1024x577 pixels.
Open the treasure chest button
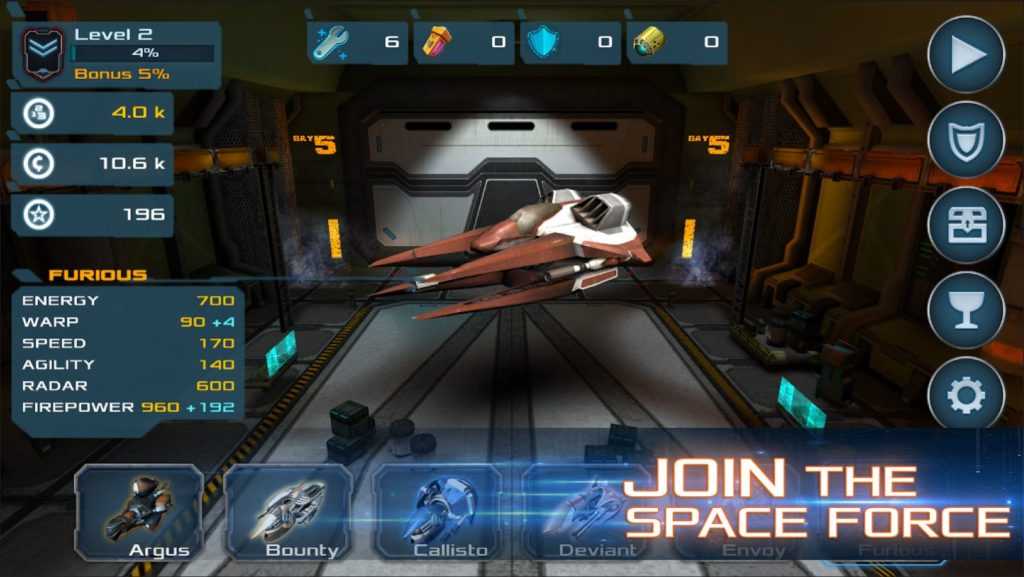point(965,225)
